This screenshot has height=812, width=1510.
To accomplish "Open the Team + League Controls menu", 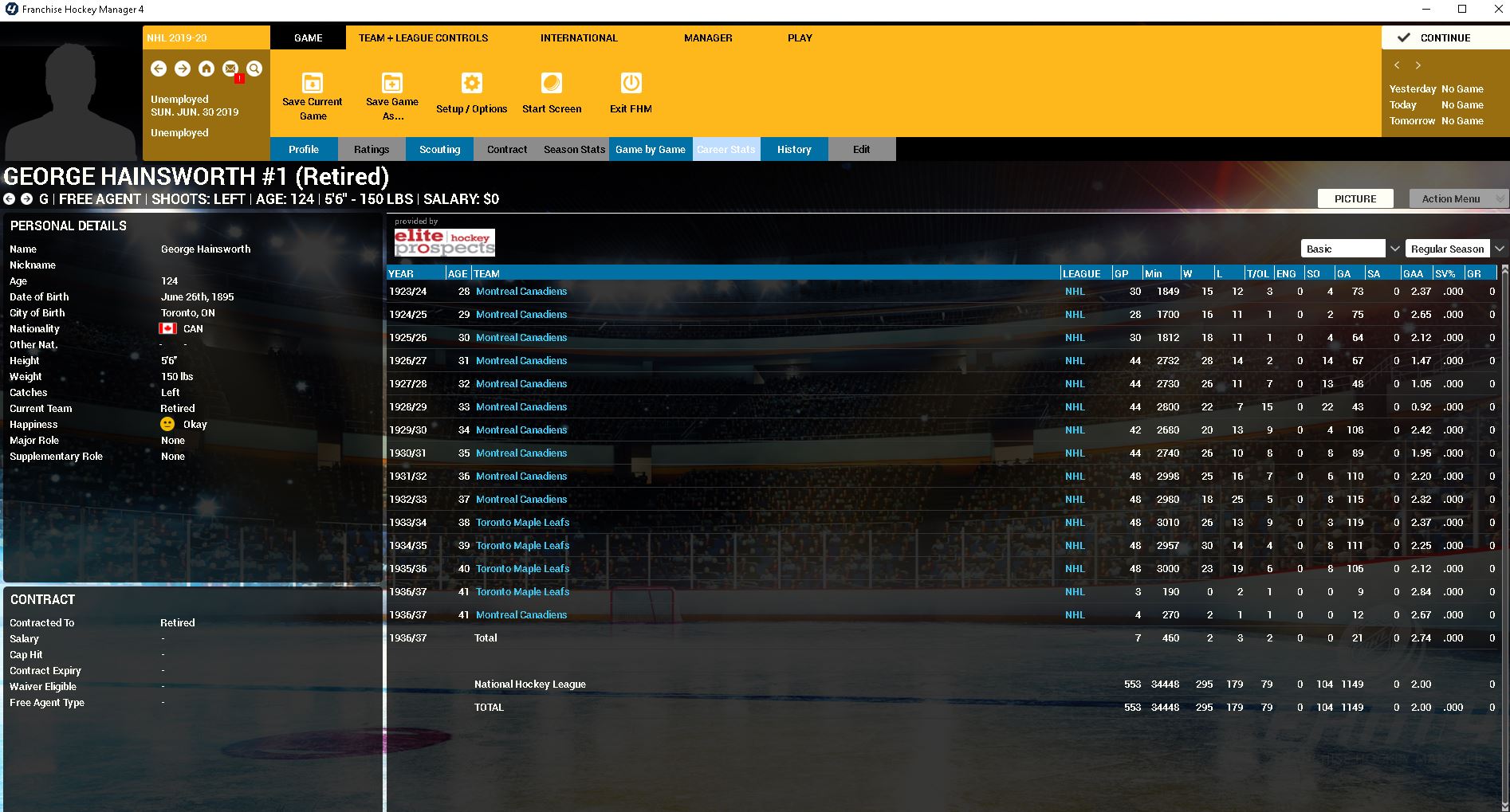I will tap(423, 37).
